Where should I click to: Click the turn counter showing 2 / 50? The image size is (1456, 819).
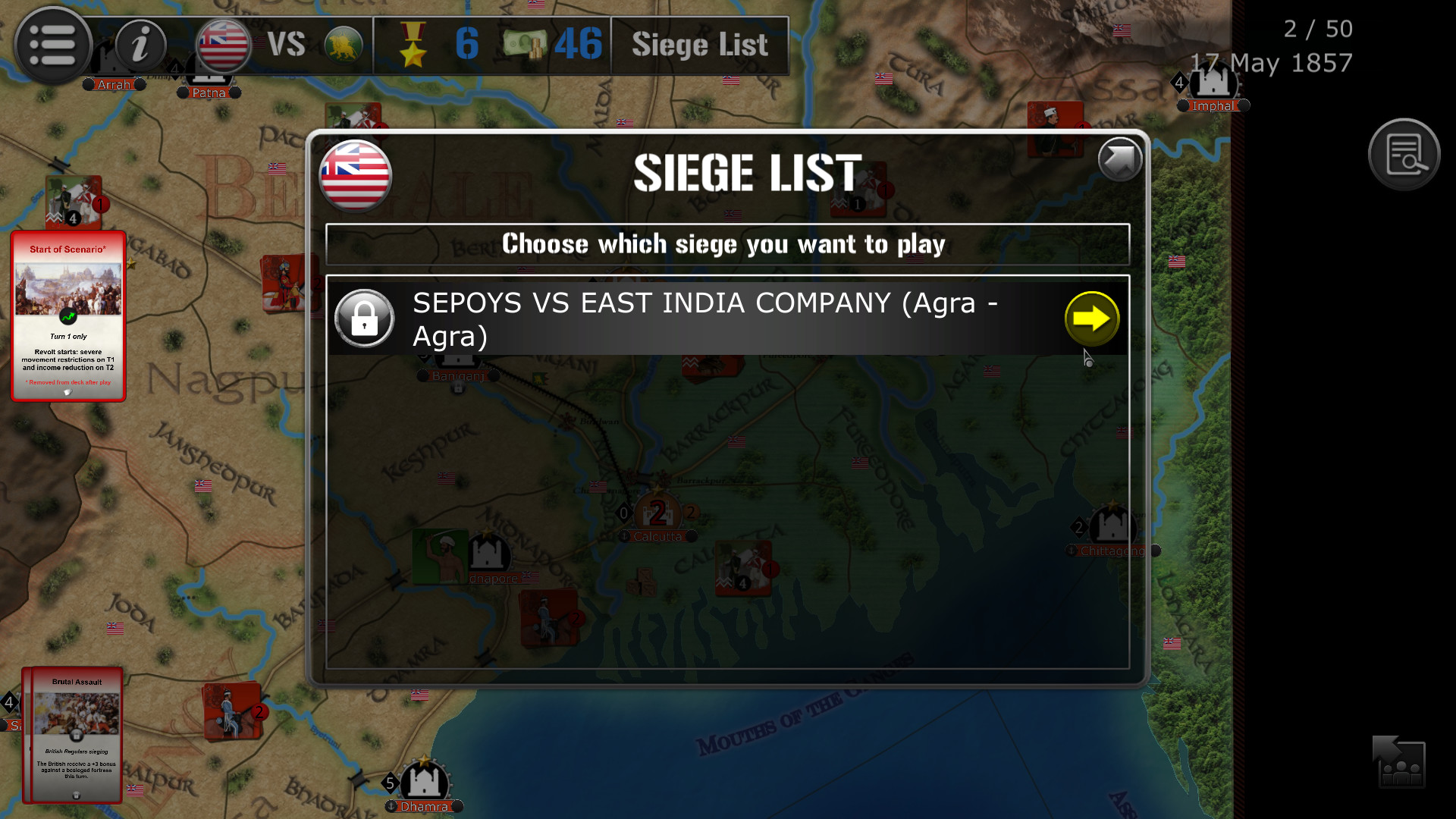(x=1318, y=29)
